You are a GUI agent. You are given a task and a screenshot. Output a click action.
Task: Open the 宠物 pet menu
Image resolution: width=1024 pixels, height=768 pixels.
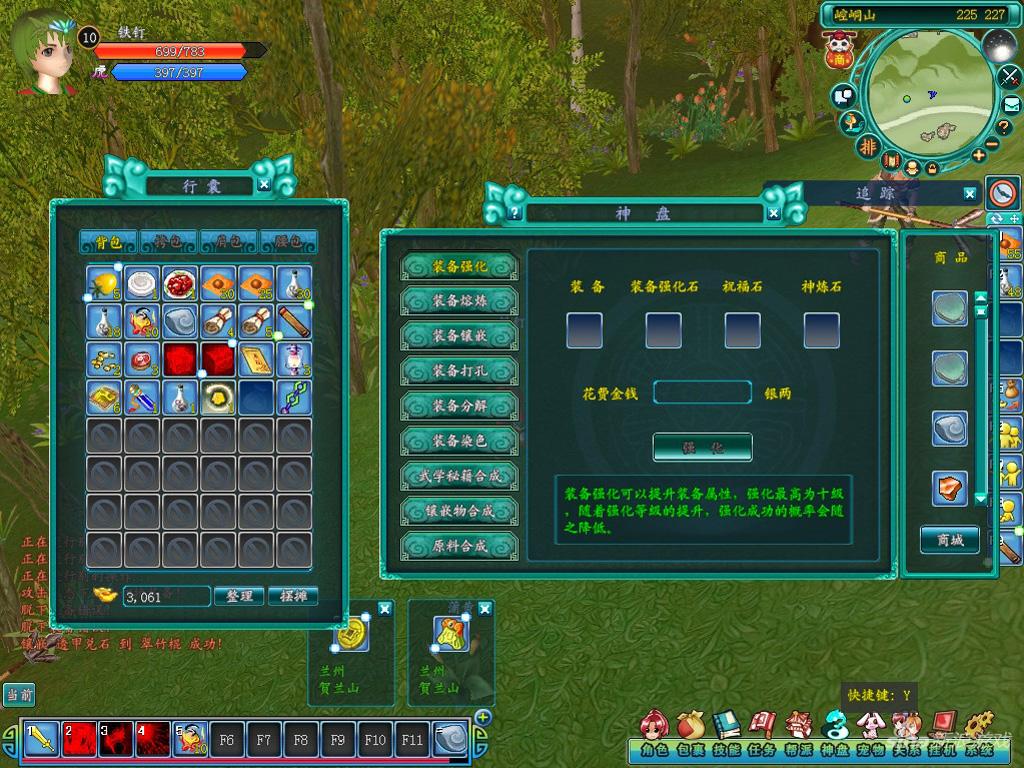pos(871,736)
